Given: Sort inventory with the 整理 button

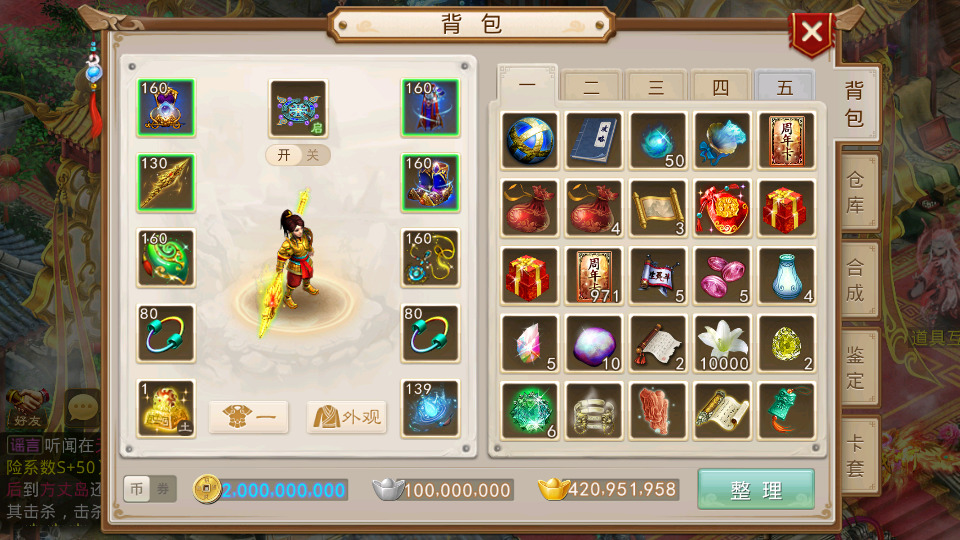Looking at the screenshot, I should 756,490.
